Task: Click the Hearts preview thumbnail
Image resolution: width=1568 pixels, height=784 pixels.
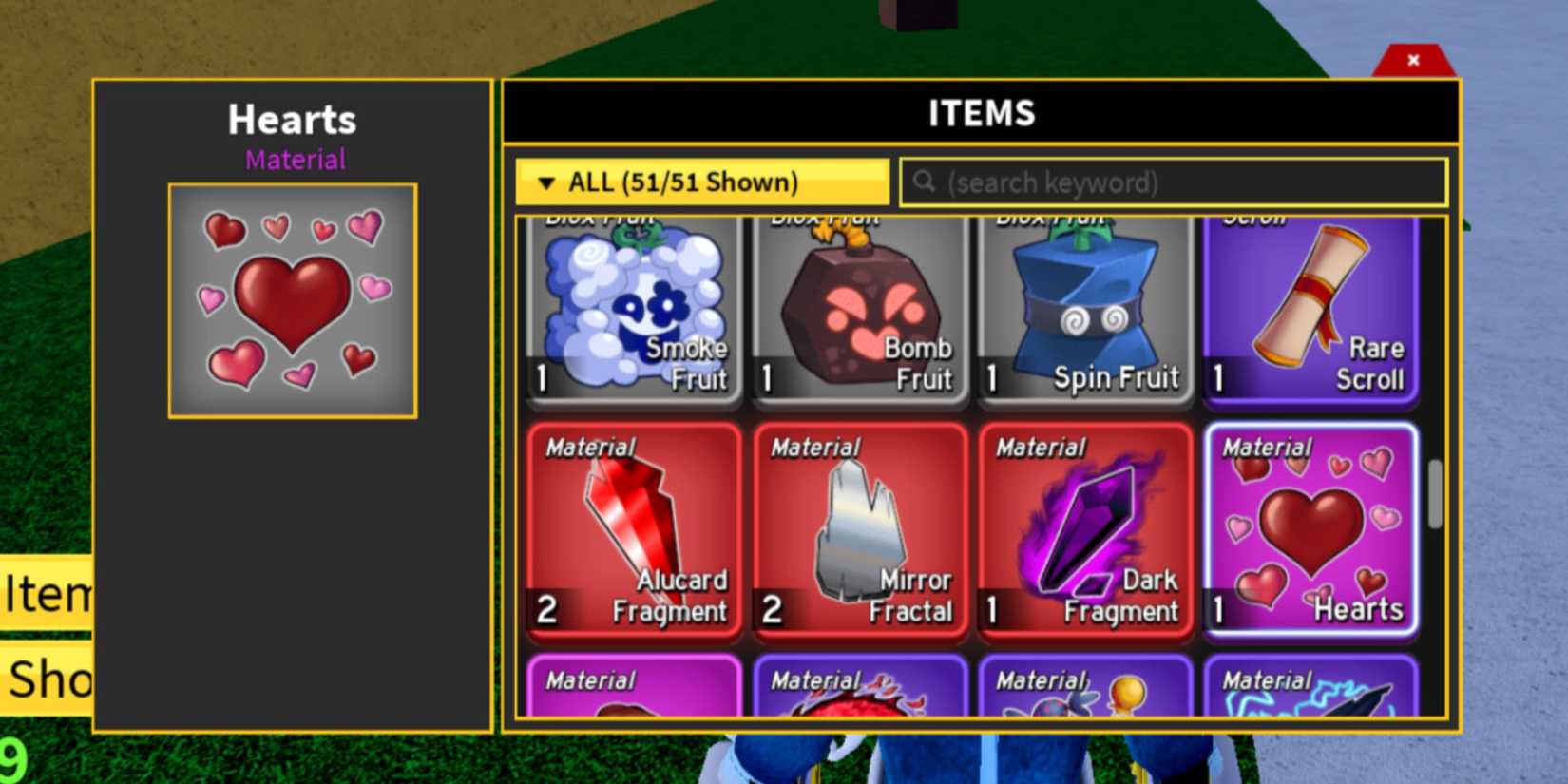Action: click(291, 299)
